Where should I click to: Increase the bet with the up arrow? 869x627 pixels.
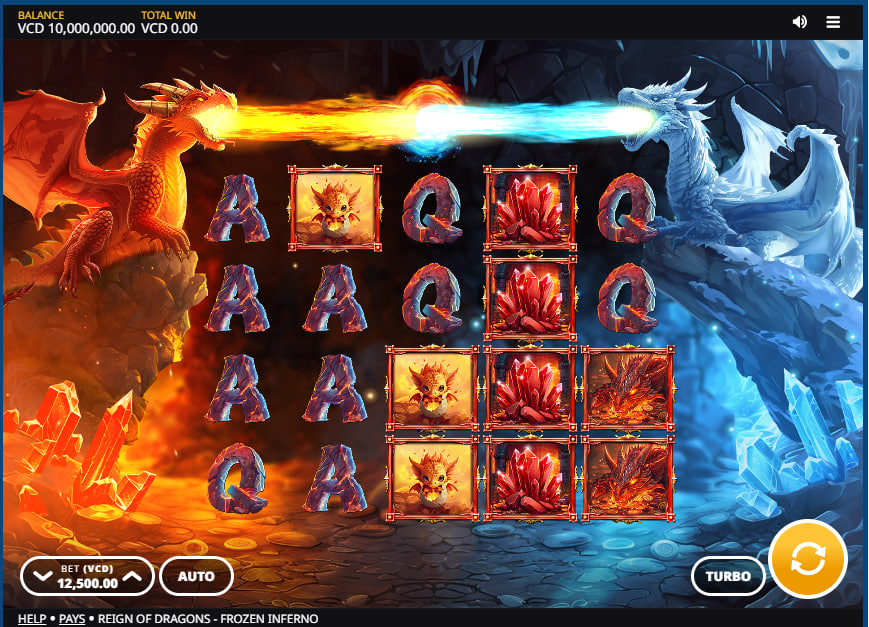[133, 577]
